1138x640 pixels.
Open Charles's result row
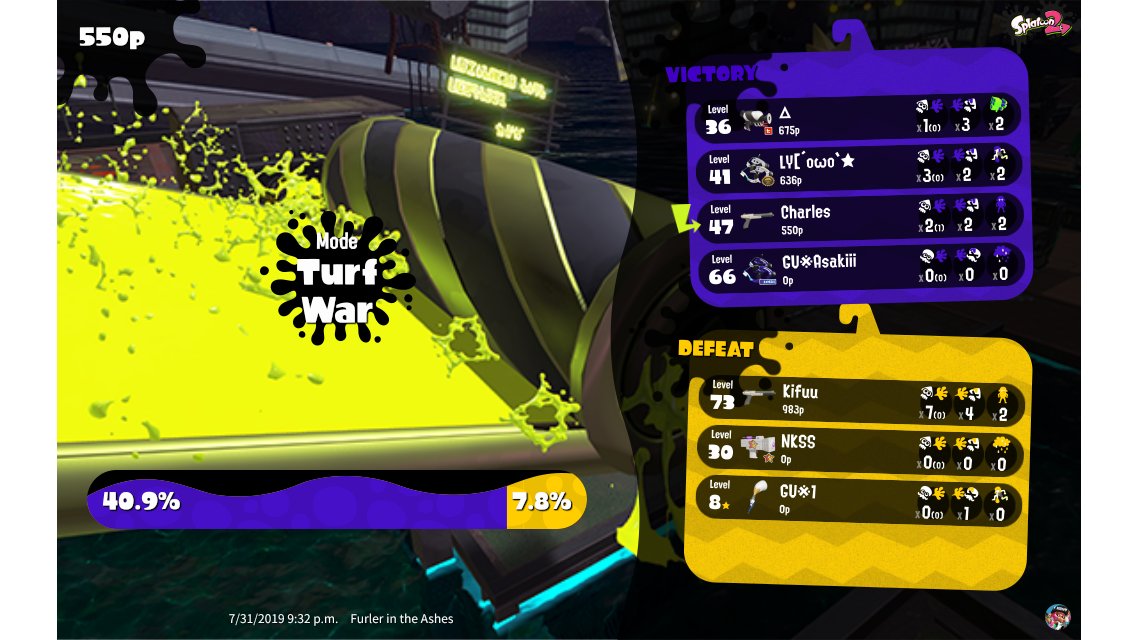click(x=858, y=218)
